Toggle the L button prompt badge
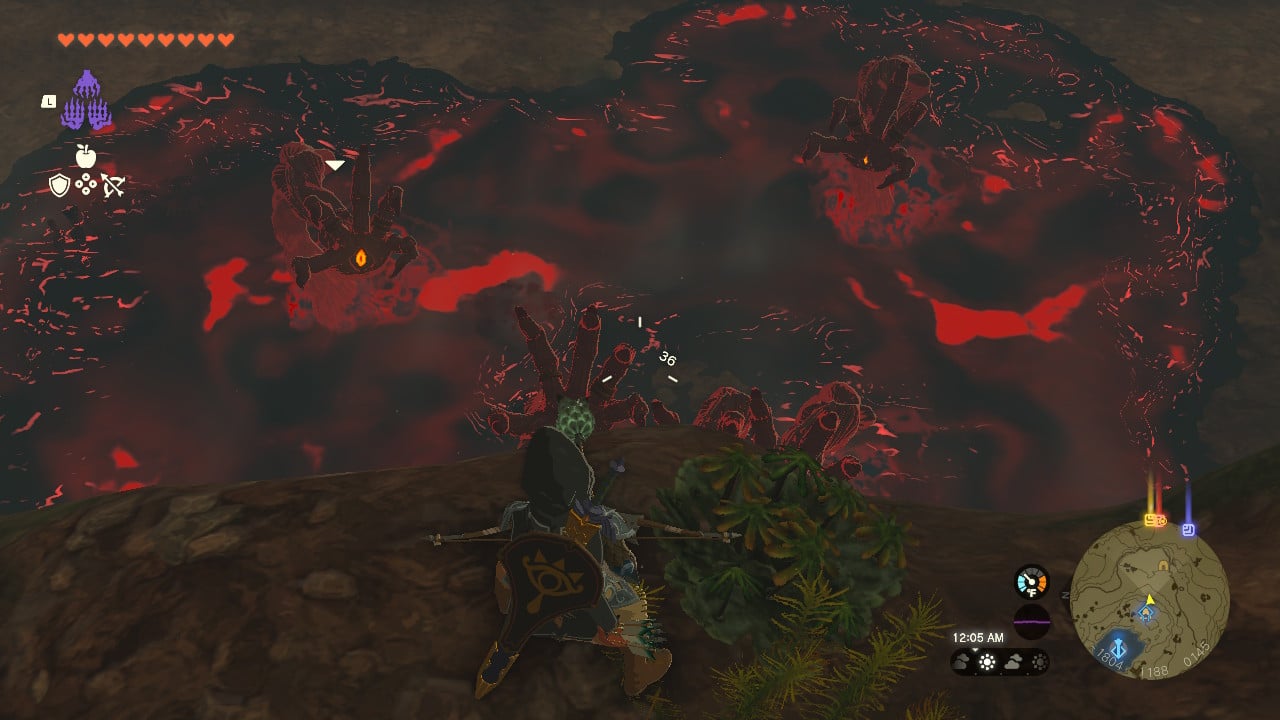 click(x=49, y=101)
